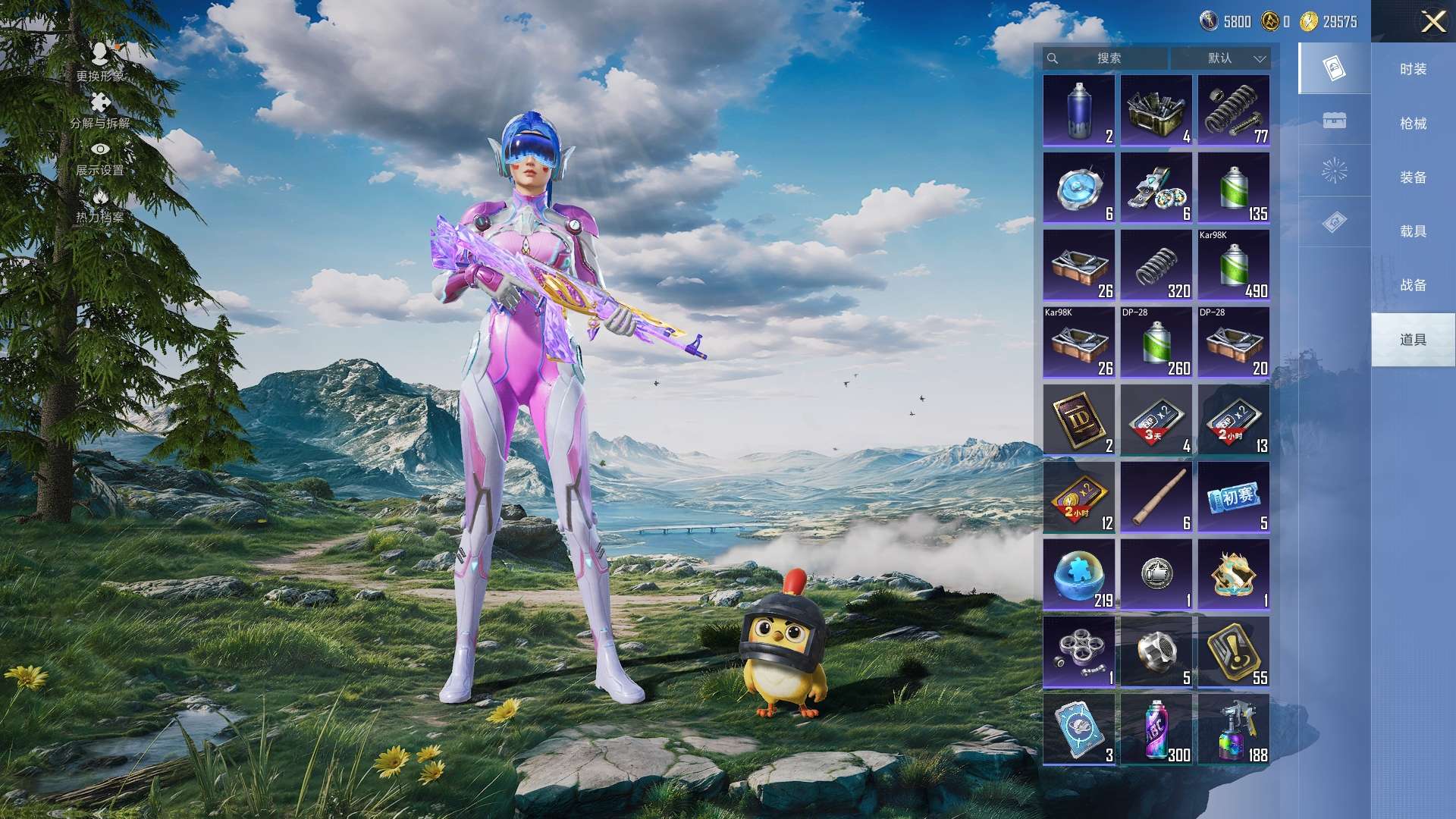Viewport: 1456px width, 819px height.
Task: Open 热力档案 profile
Action: (x=99, y=206)
